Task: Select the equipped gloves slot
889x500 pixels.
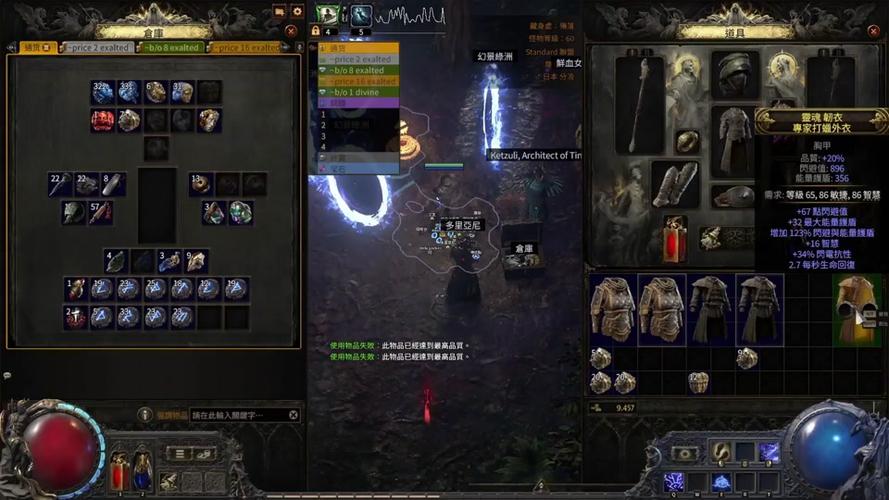Action: pos(676,184)
